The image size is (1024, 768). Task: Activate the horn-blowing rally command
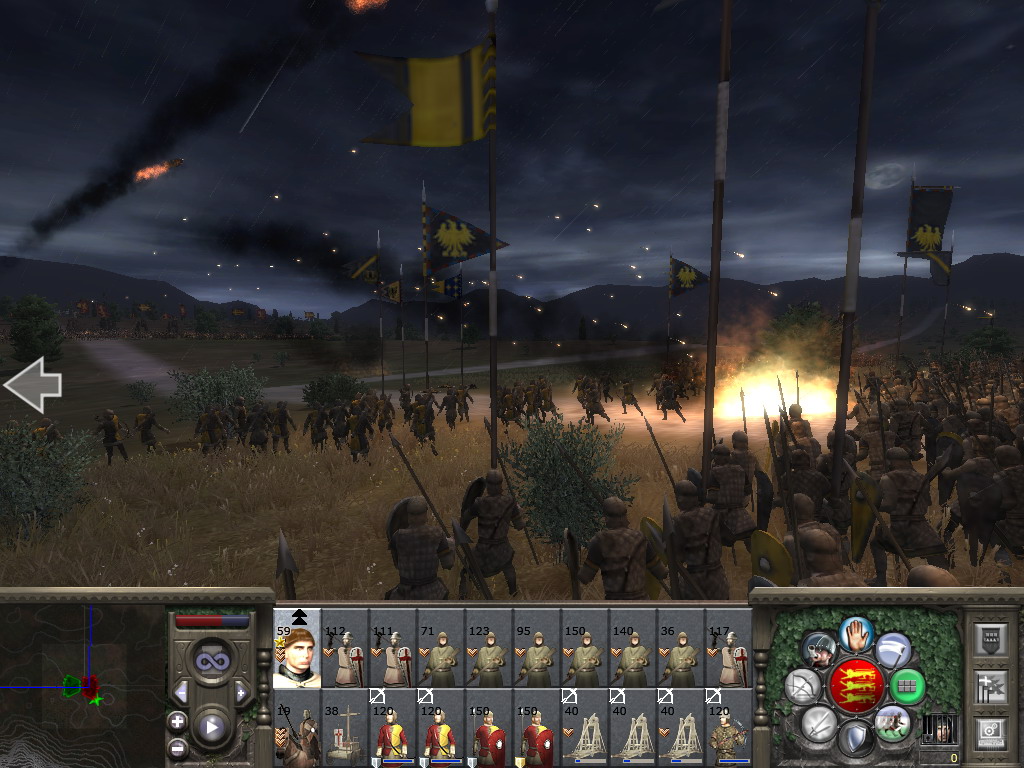tap(820, 650)
